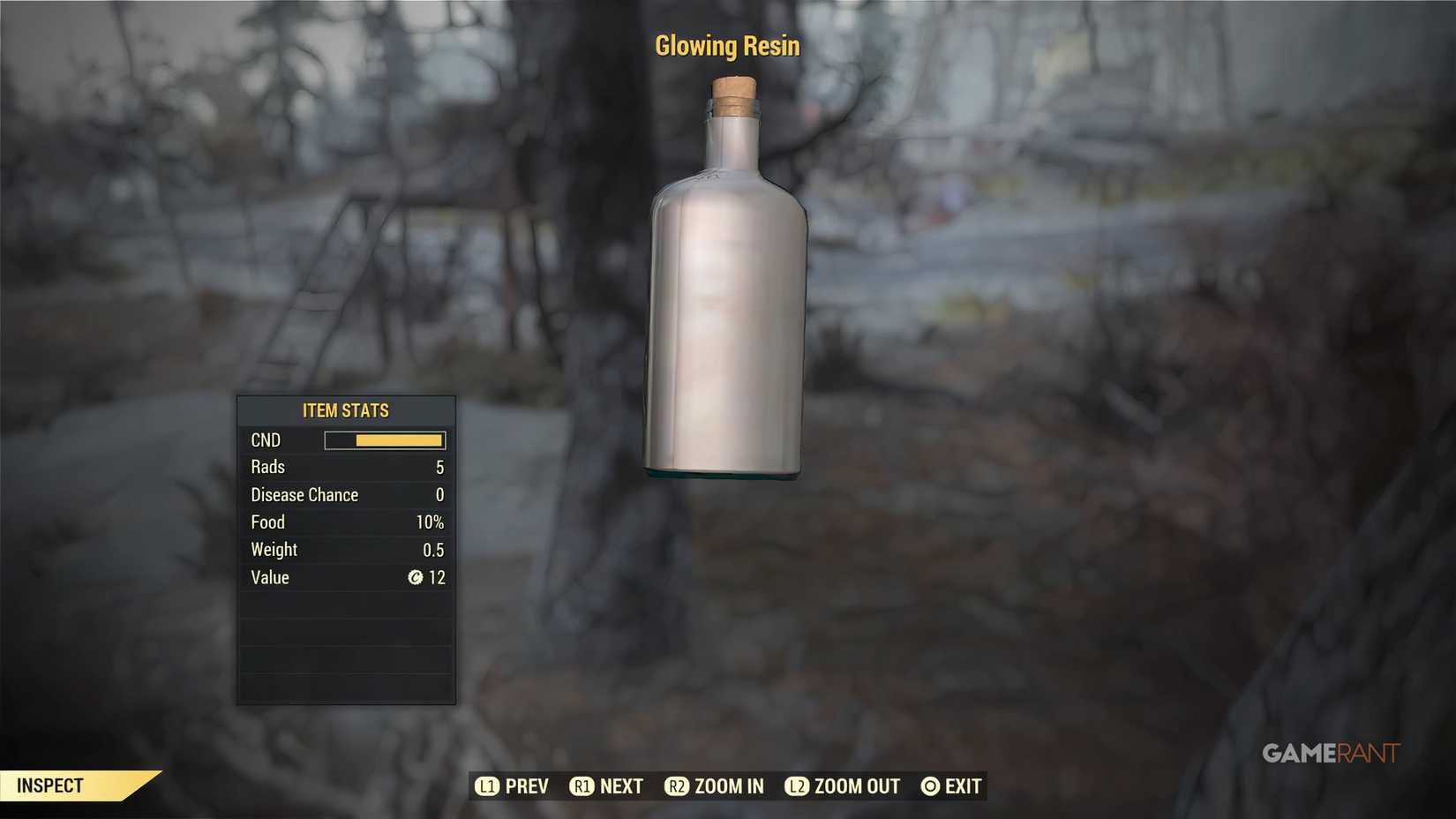The width and height of the screenshot is (1456, 819).
Task: Choose EXIT to leave inspect mode
Action: (x=964, y=785)
